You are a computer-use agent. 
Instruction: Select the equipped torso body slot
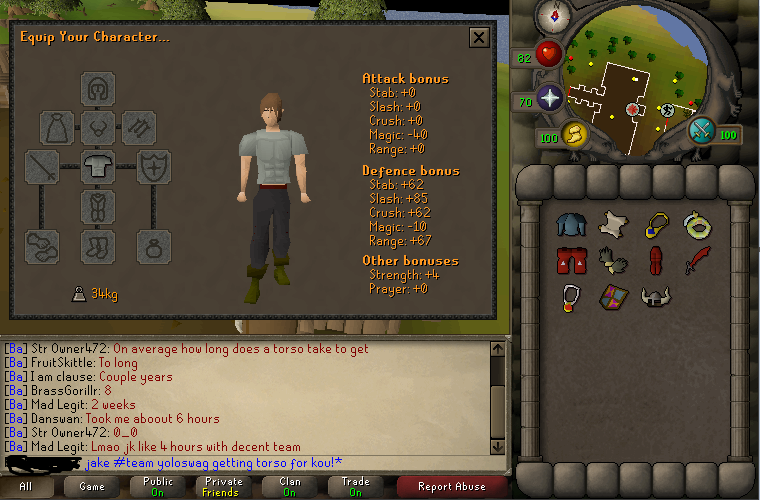pyautogui.click(x=98, y=166)
